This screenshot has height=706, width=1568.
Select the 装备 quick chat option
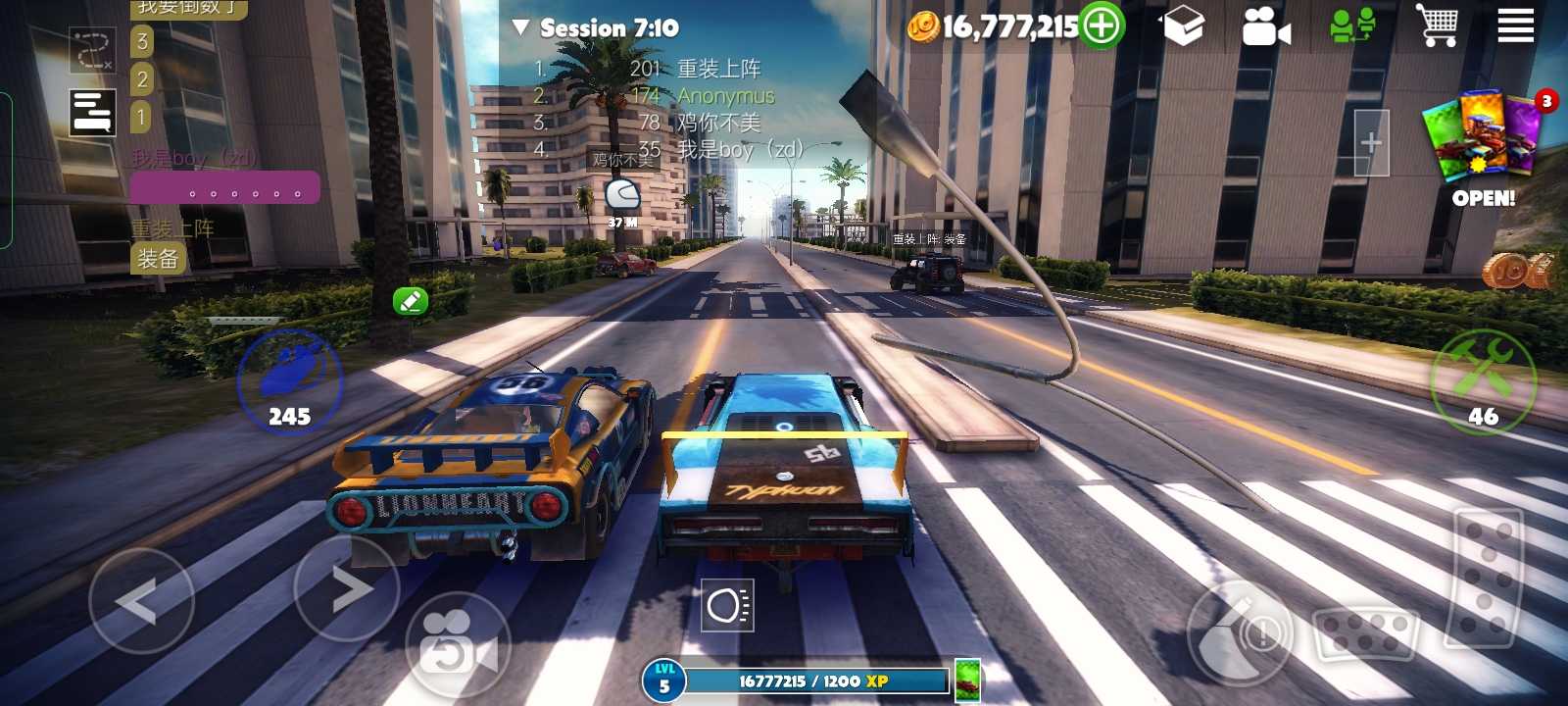pos(157,259)
